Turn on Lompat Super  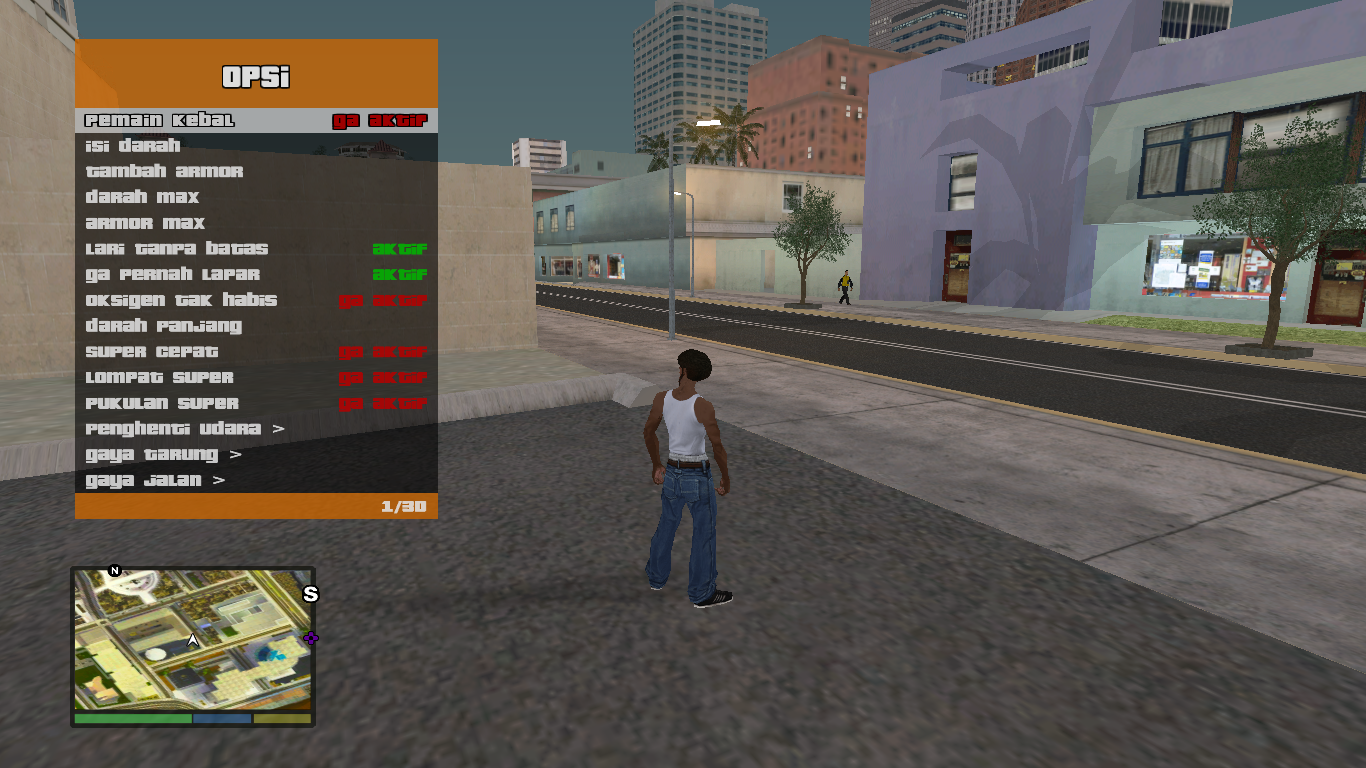tap(255, 378)
